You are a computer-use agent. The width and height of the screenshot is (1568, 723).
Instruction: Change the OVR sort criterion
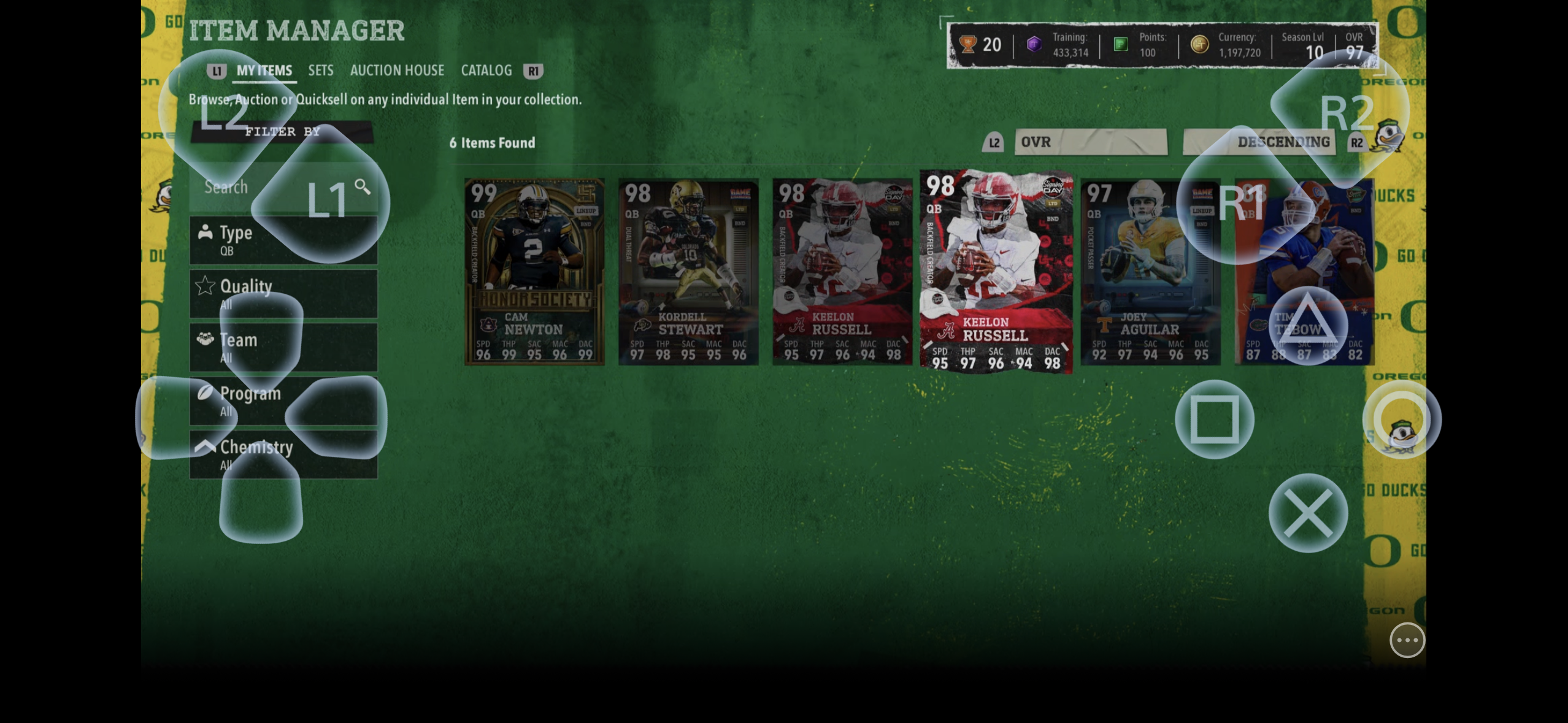tap(1090, 142)
